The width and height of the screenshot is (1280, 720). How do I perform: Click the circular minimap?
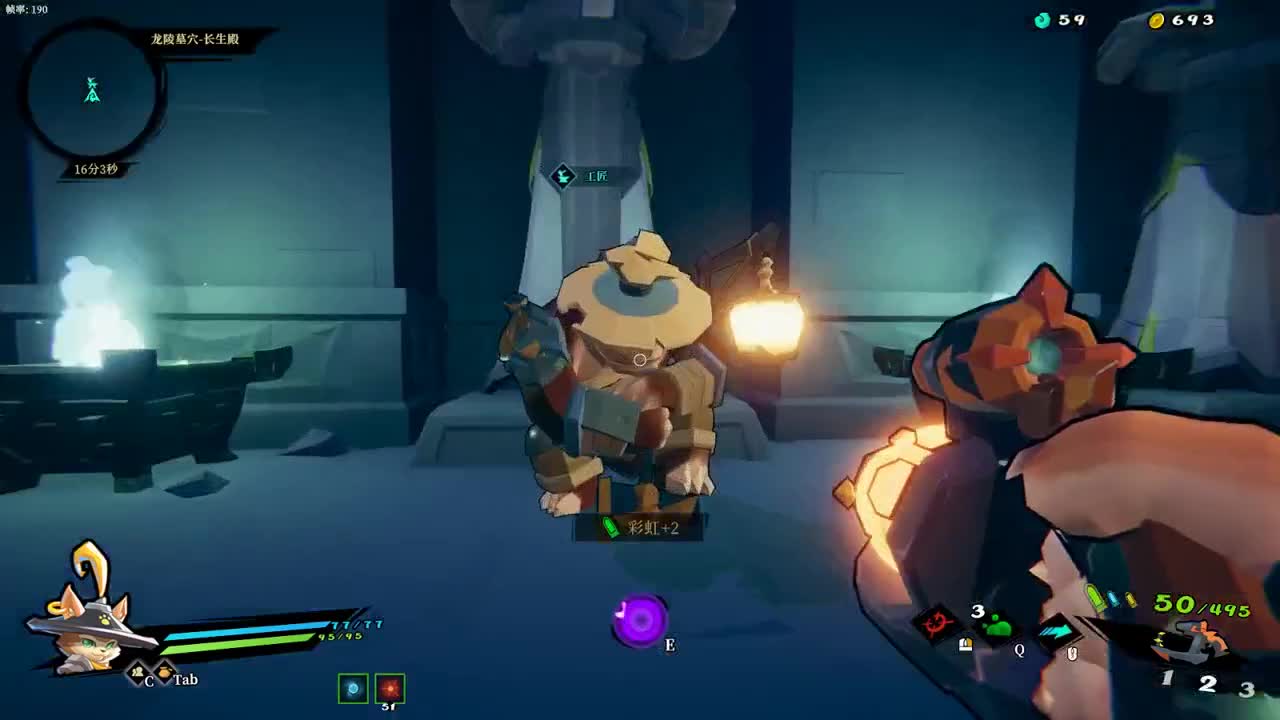coord(92,92)
